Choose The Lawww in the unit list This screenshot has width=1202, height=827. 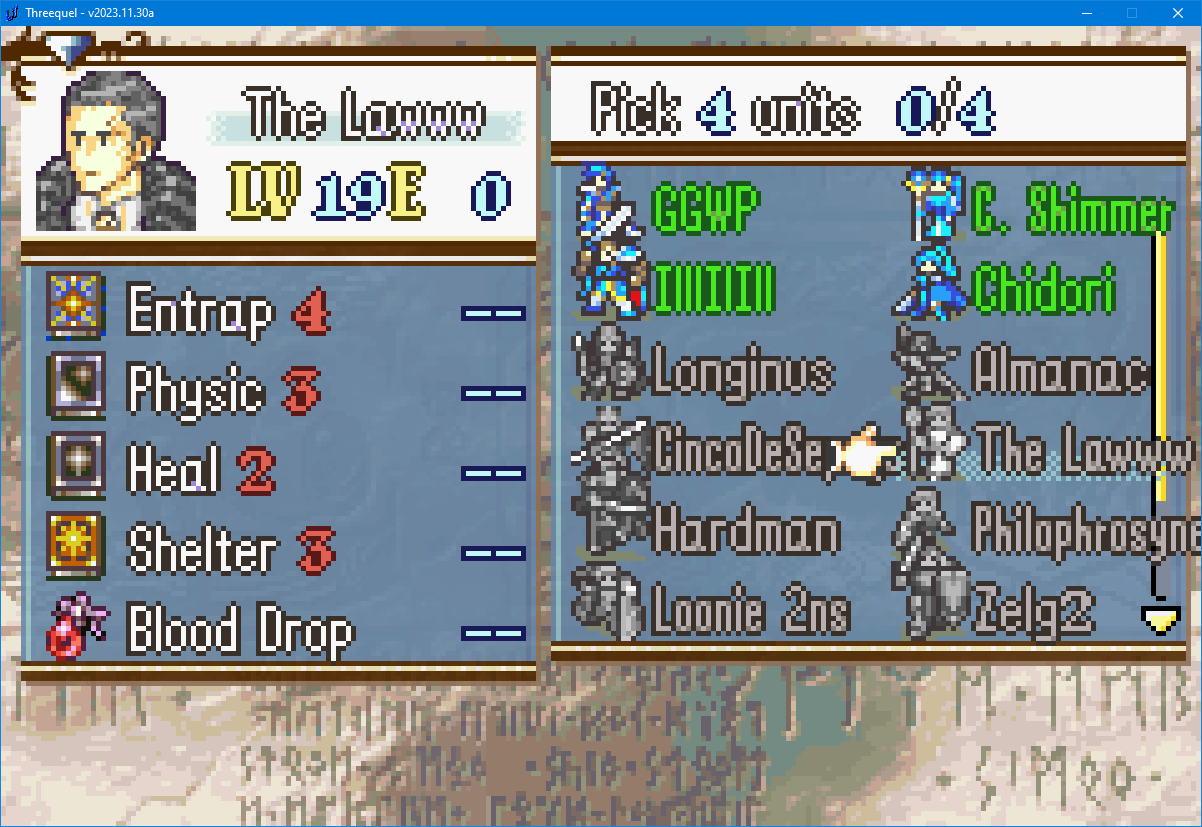pyautogui.click(x=1083, y=451)
